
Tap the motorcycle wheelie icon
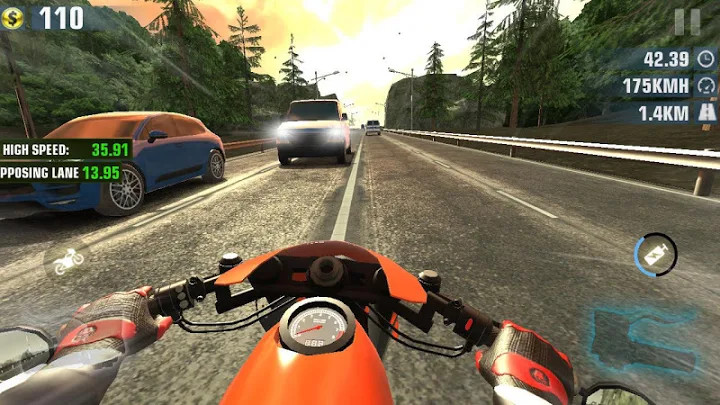coord(68,262)
